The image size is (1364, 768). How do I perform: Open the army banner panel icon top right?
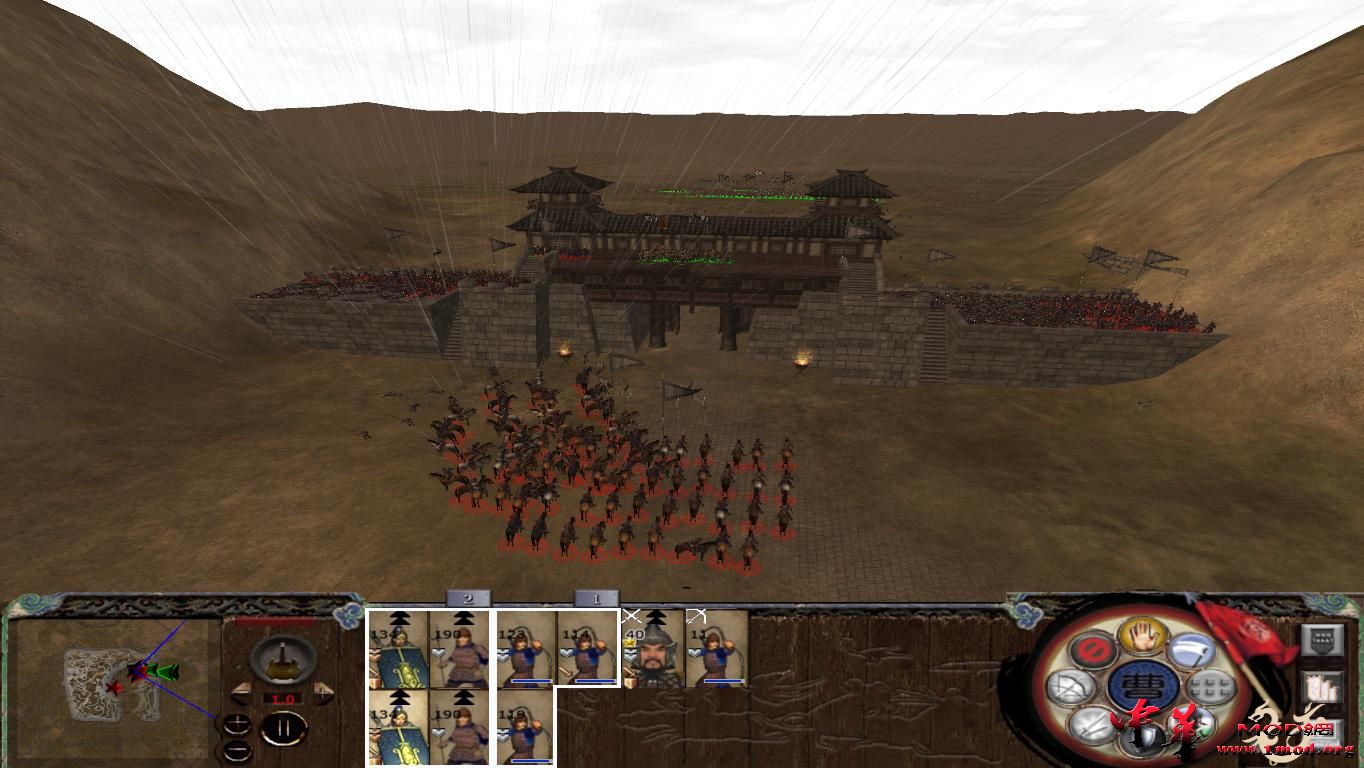pos(1324,641)
